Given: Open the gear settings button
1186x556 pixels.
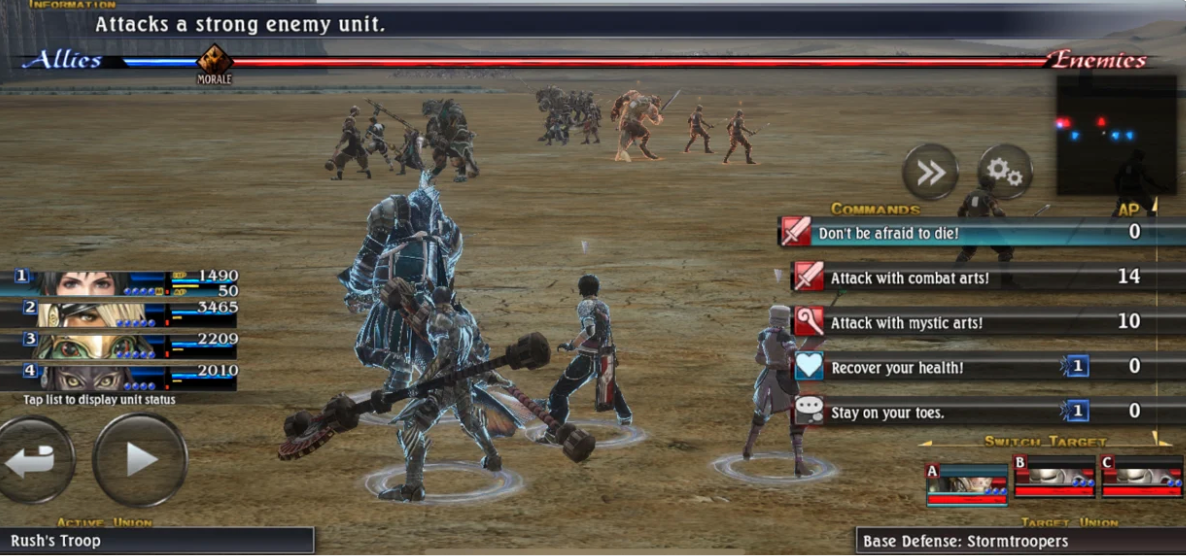Looking at the screenshot, I should (x=1004, y=172).
